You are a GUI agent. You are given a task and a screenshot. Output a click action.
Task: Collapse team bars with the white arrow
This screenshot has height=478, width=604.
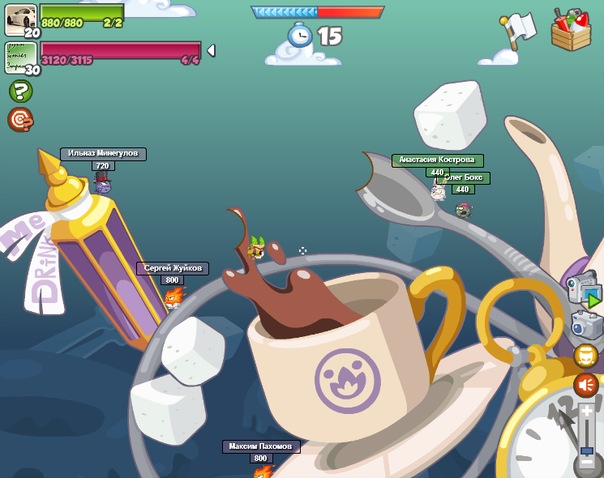(x=211, y=51)
